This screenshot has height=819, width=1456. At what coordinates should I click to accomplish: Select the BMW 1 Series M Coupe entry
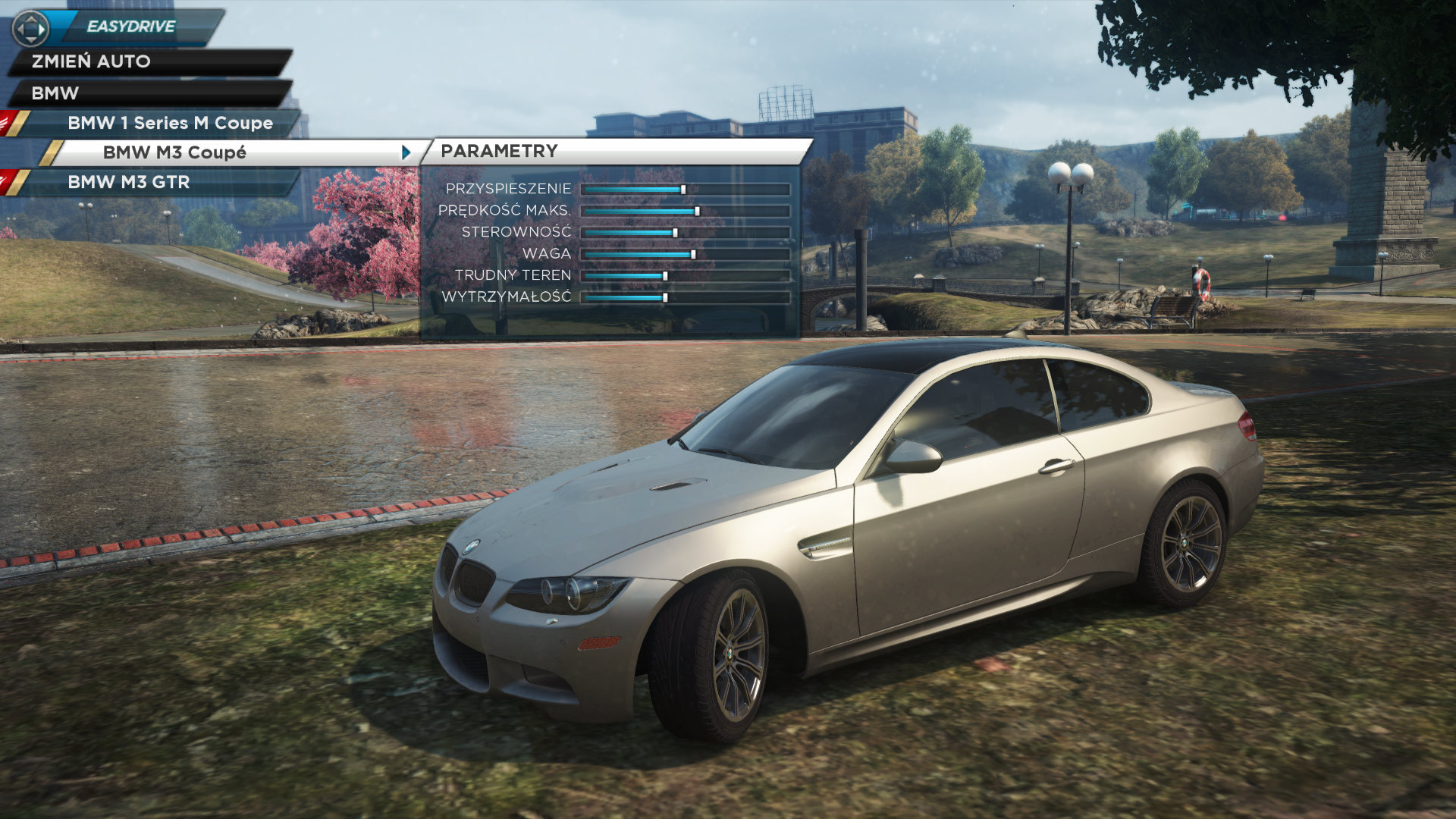[x=170, y=123]
